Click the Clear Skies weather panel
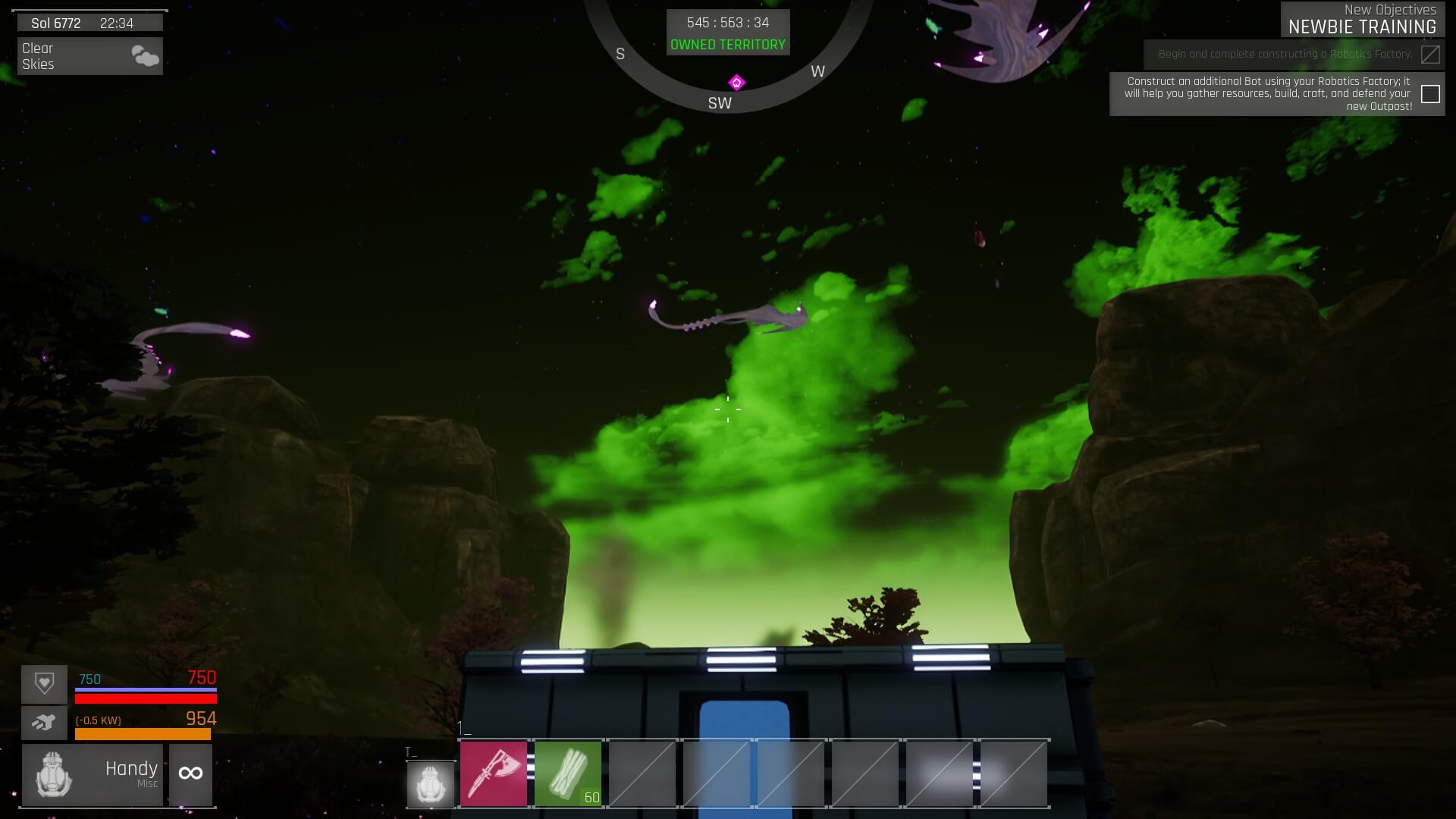The width and height of the screenshot is (1456, 819). point(90,56)
